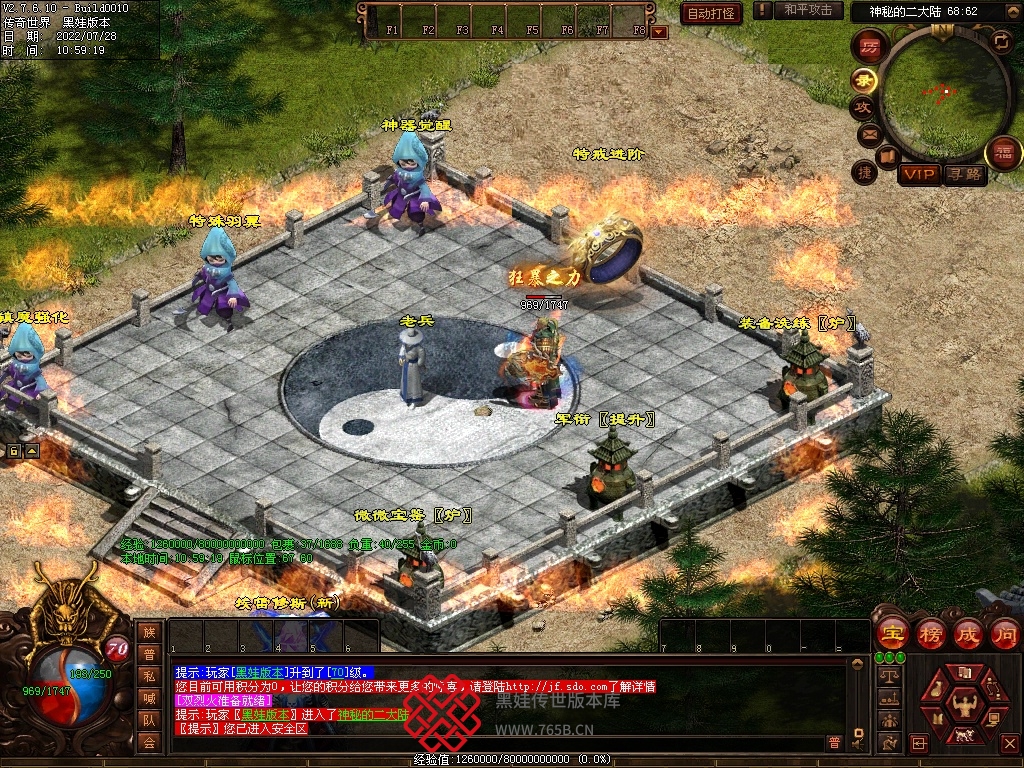Open the VIP panel
The width and height of the screenshot is (1024, 768).
tap(919, 175)
